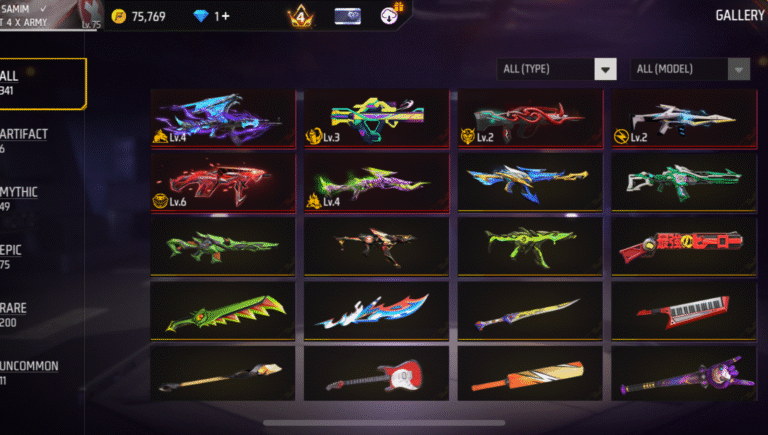The height and width of the screenshot is (435, 768).
Task: Expand the ALL (MODEL) dropdown
Action: click(x=691, y=69)
